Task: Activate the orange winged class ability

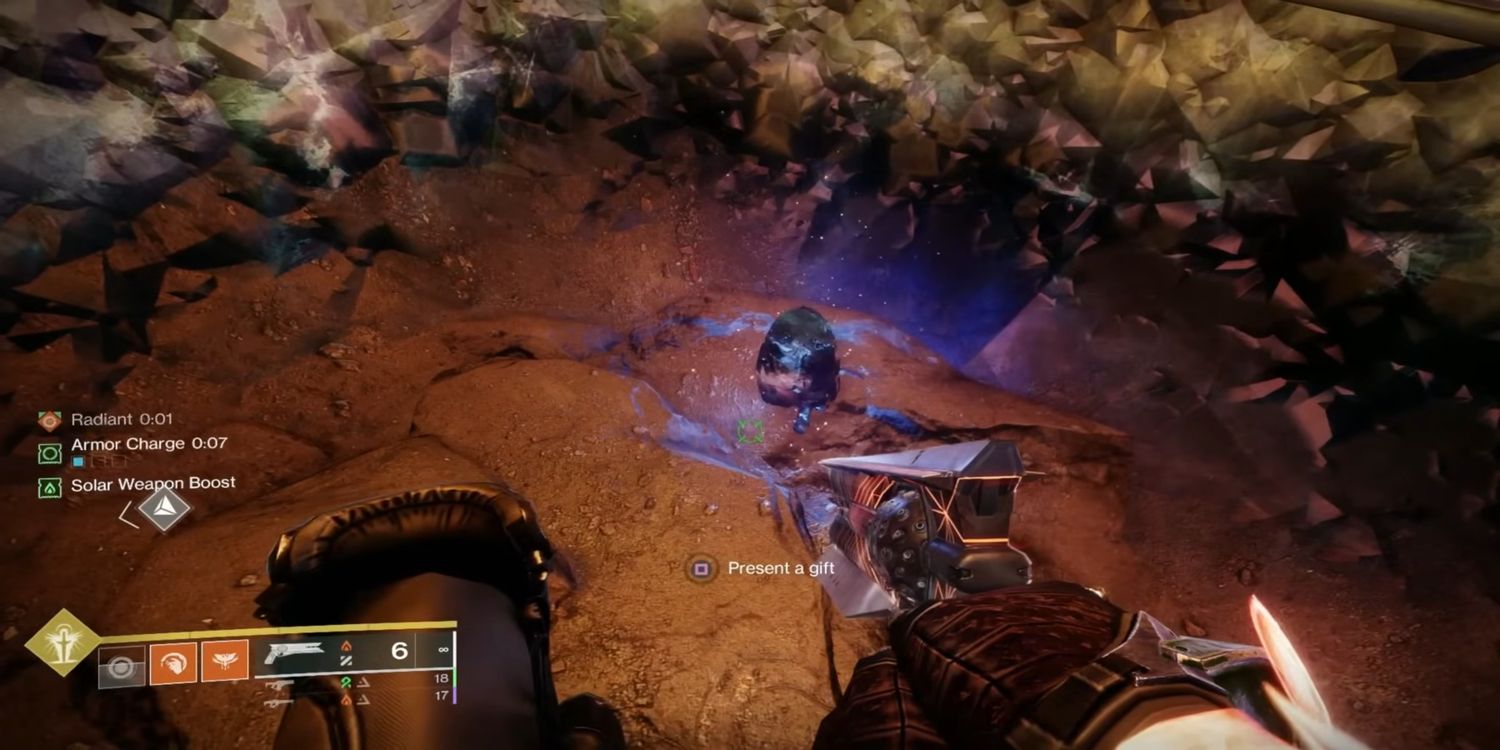Action: pos(225,662)
